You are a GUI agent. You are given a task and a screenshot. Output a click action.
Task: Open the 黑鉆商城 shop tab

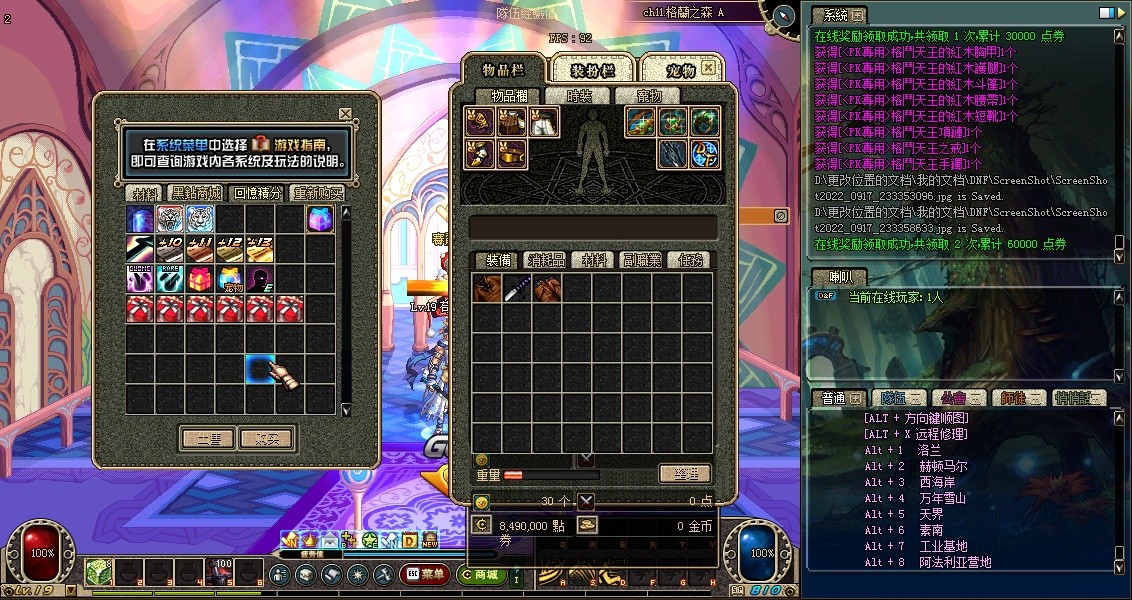click(x=198, y=193)
